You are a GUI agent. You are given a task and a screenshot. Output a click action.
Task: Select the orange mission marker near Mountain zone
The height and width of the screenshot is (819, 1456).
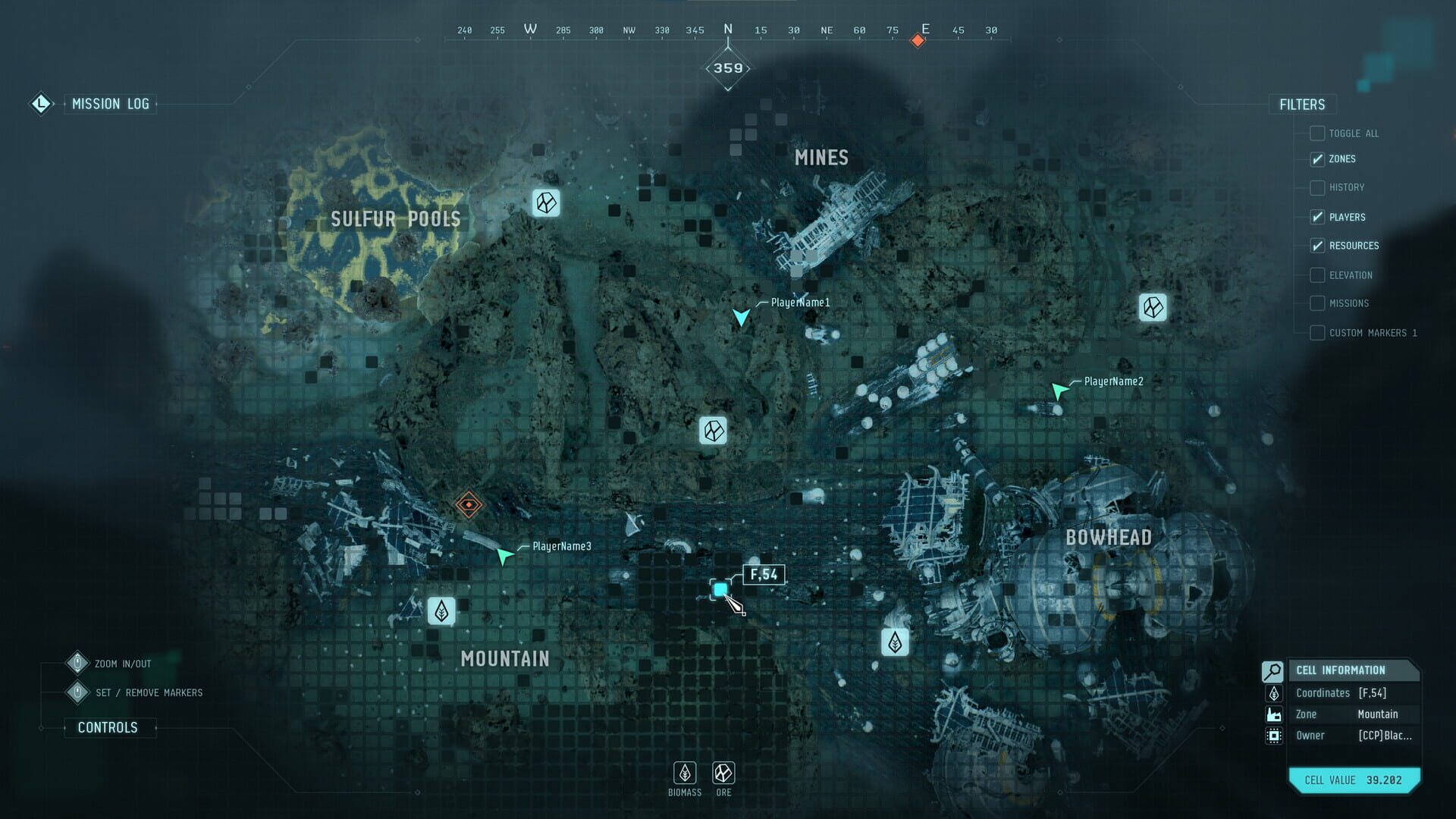point(468,503)
